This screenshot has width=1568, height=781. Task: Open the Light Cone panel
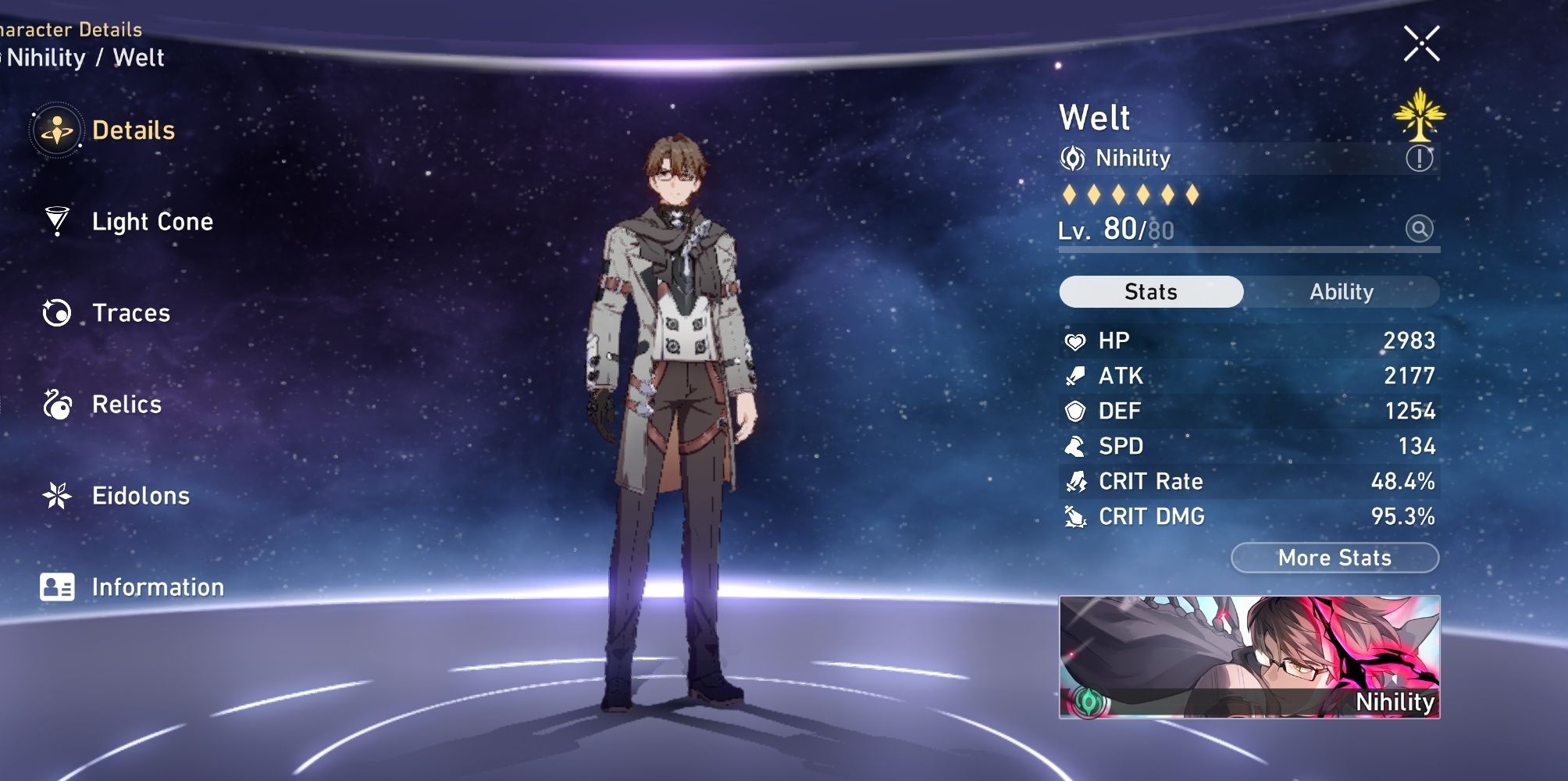click(x=152, y=222)
